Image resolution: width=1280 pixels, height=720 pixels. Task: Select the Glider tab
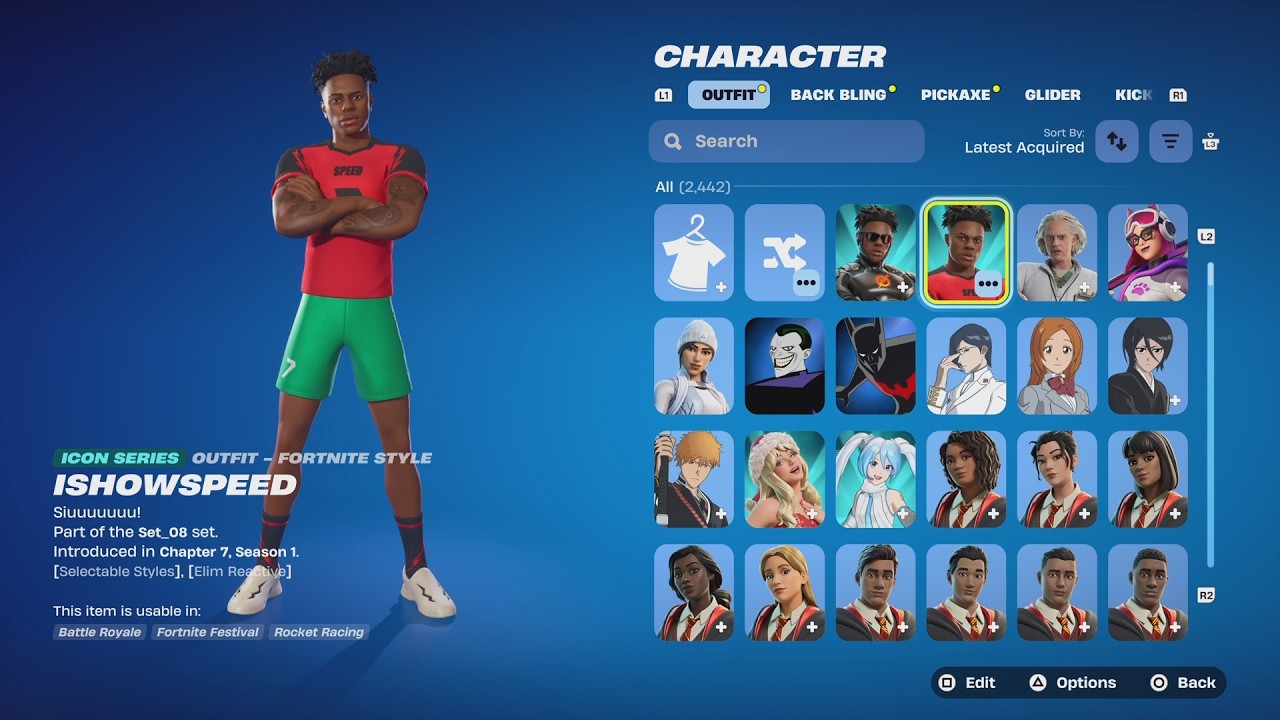pyautogui.click(x=1052, y=95)
